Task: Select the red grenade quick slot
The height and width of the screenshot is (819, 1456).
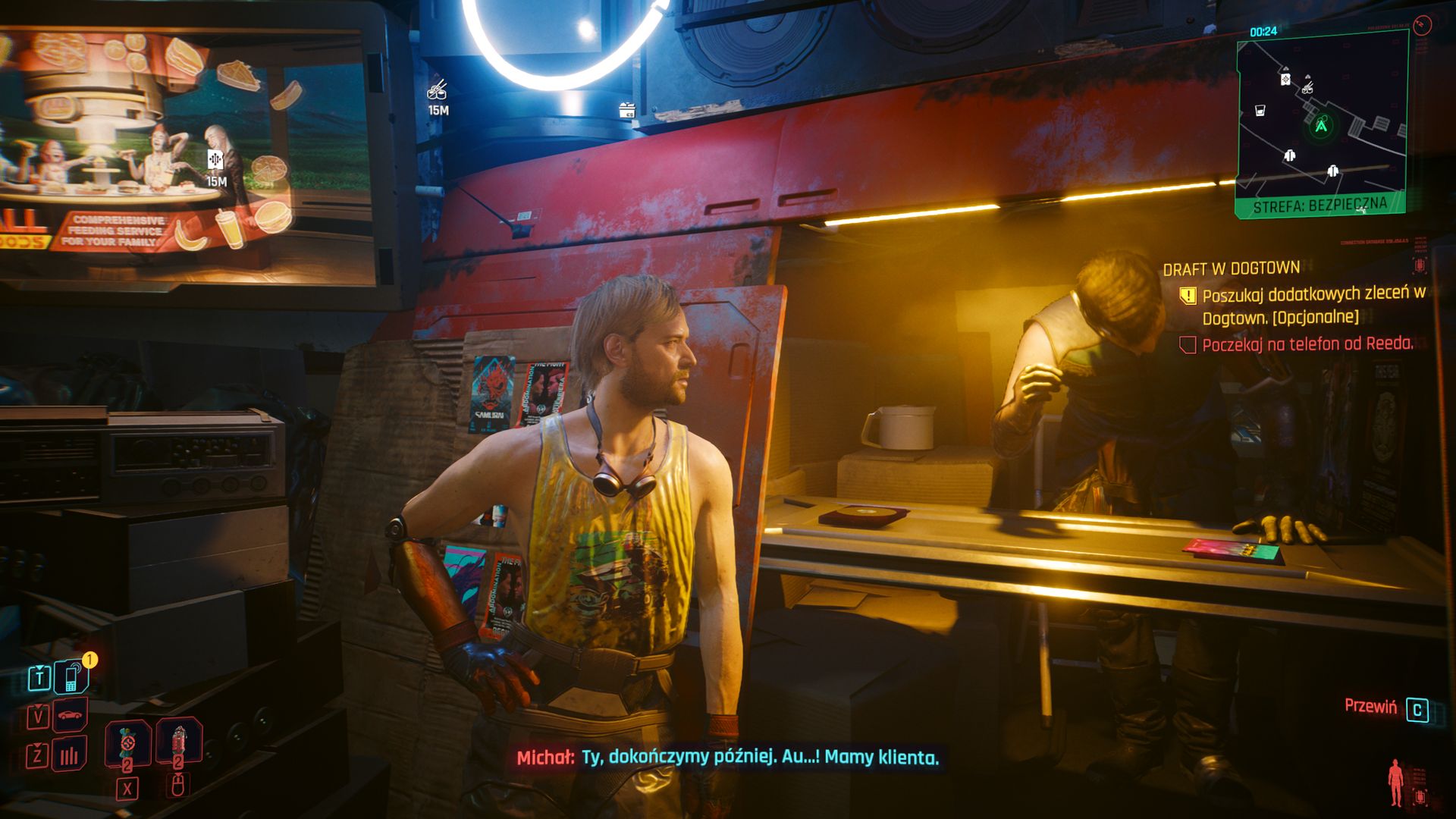Action: pos(179,743)
